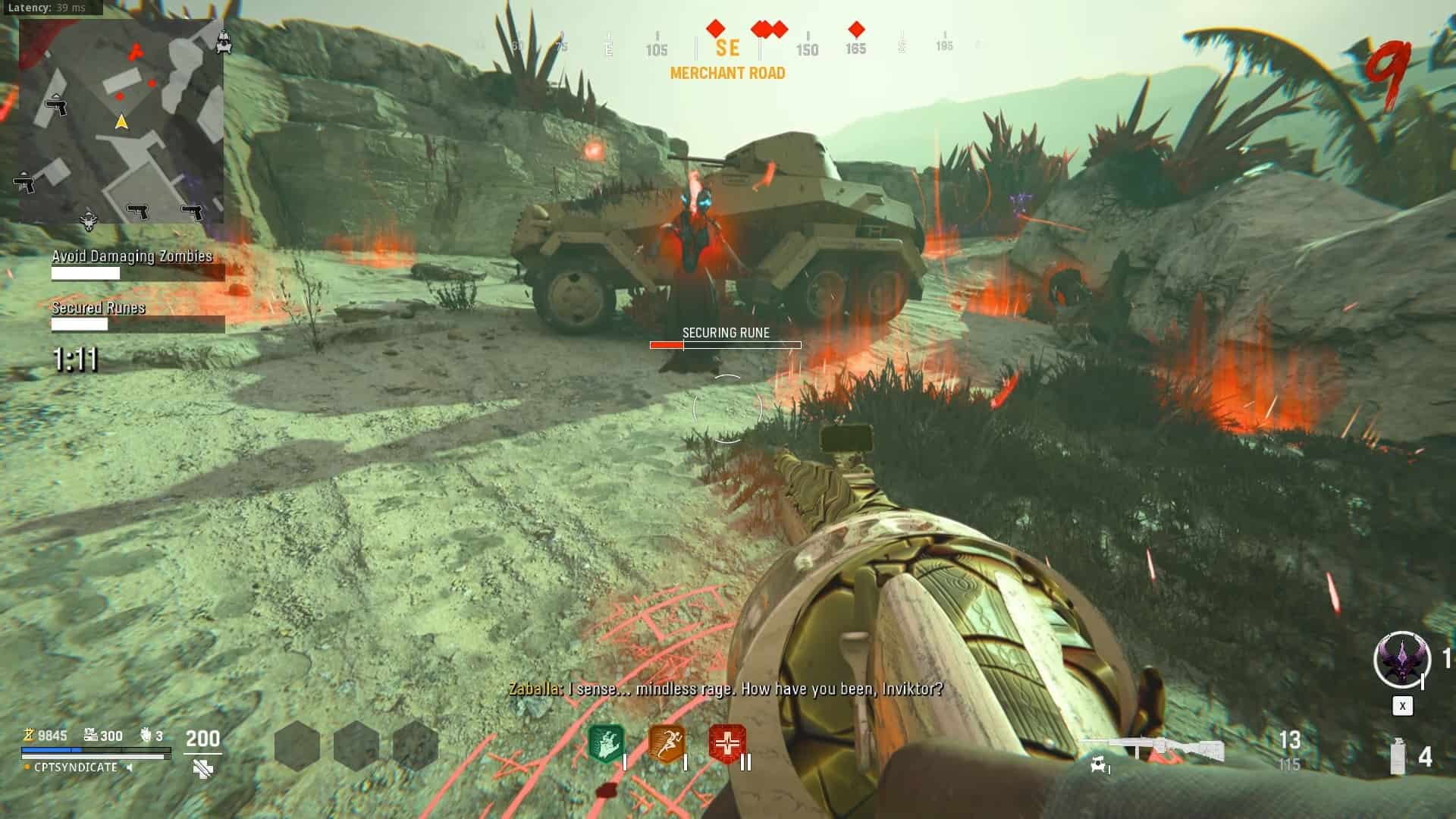1456x819 pixels.
Task: Click the skull weapon upgrade icon
Action: coord(1097,766)
